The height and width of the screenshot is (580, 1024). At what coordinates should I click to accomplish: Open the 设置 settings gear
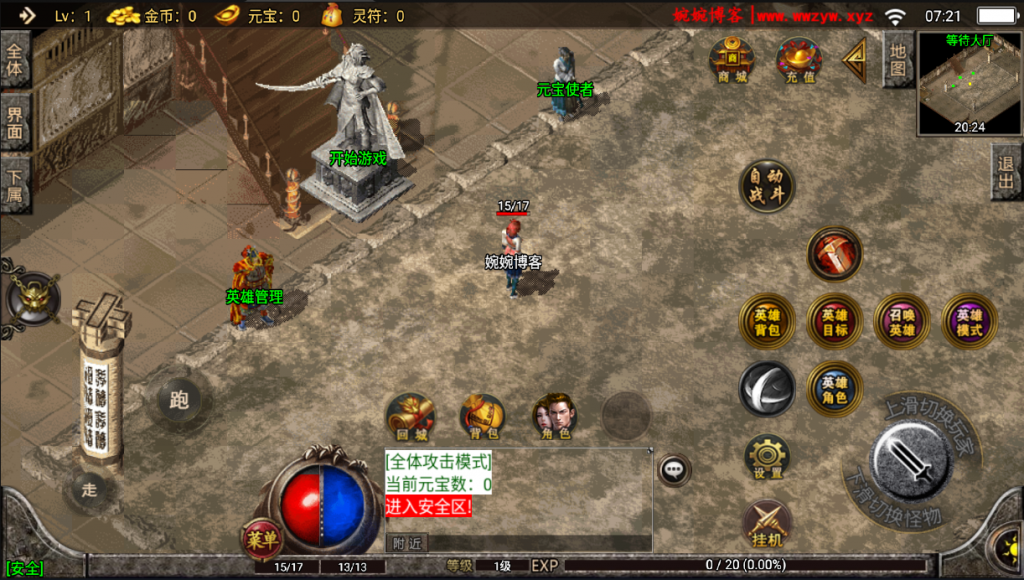pyautogui.click(x=767, y=458)
